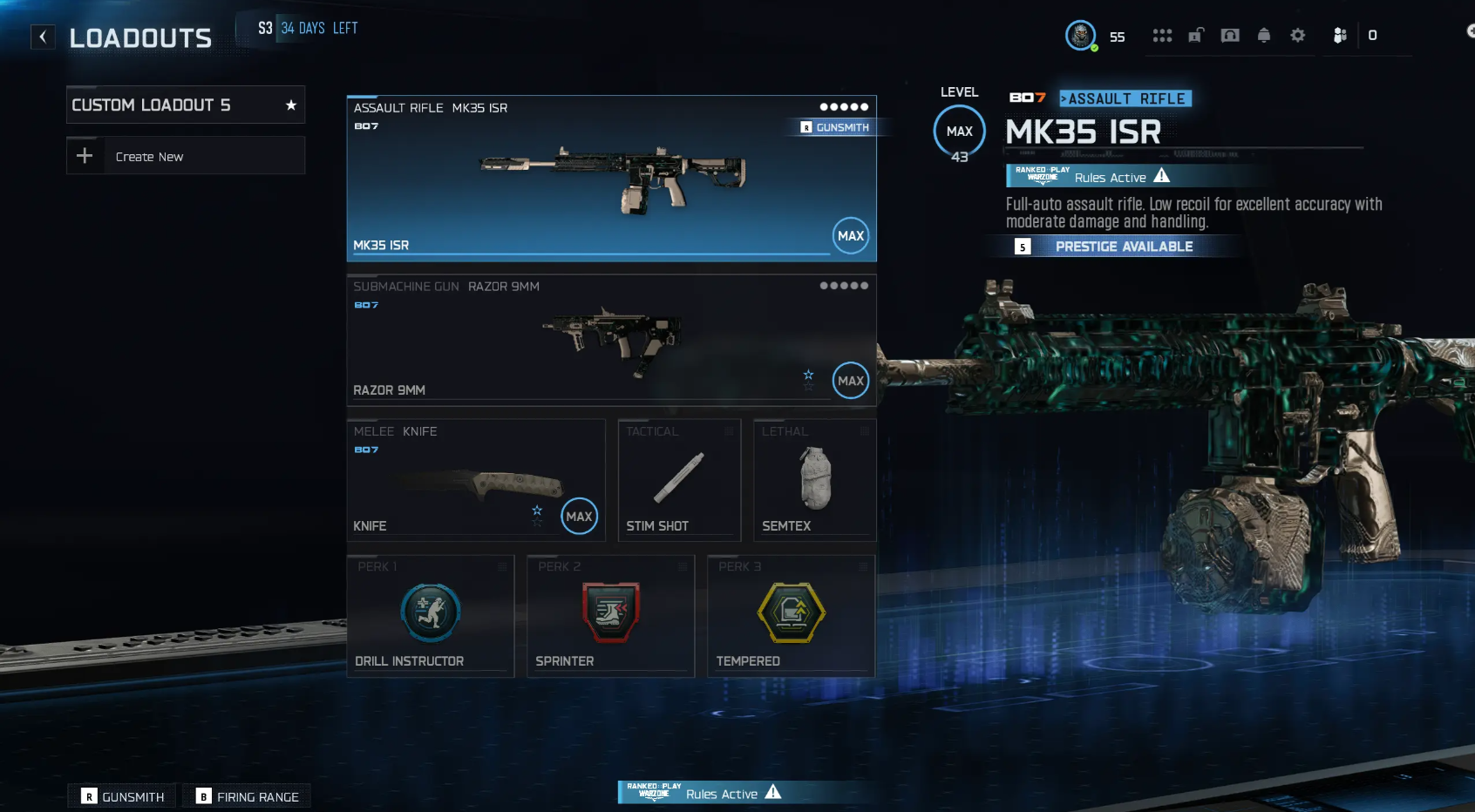Open Gunsmith on the MK35 ISR card

coord(835,127)
